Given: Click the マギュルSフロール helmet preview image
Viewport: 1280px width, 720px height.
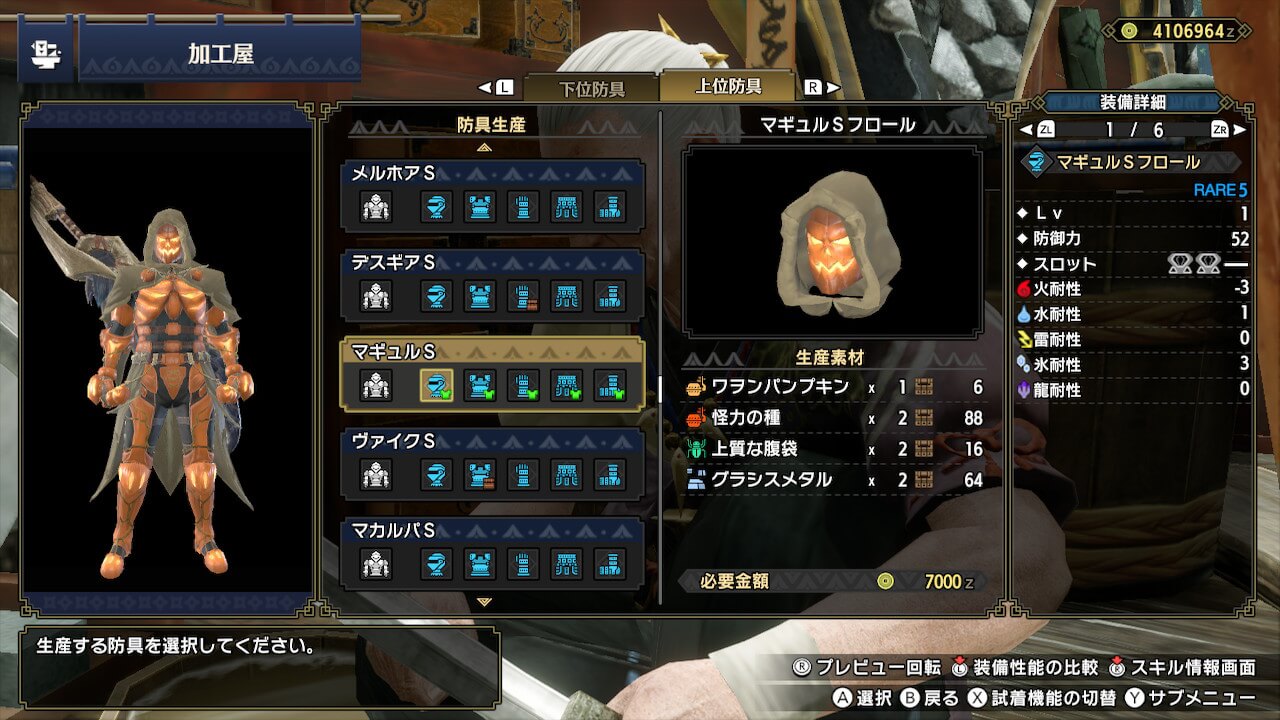Looking at the screenshot, I should tap(832, 241).
